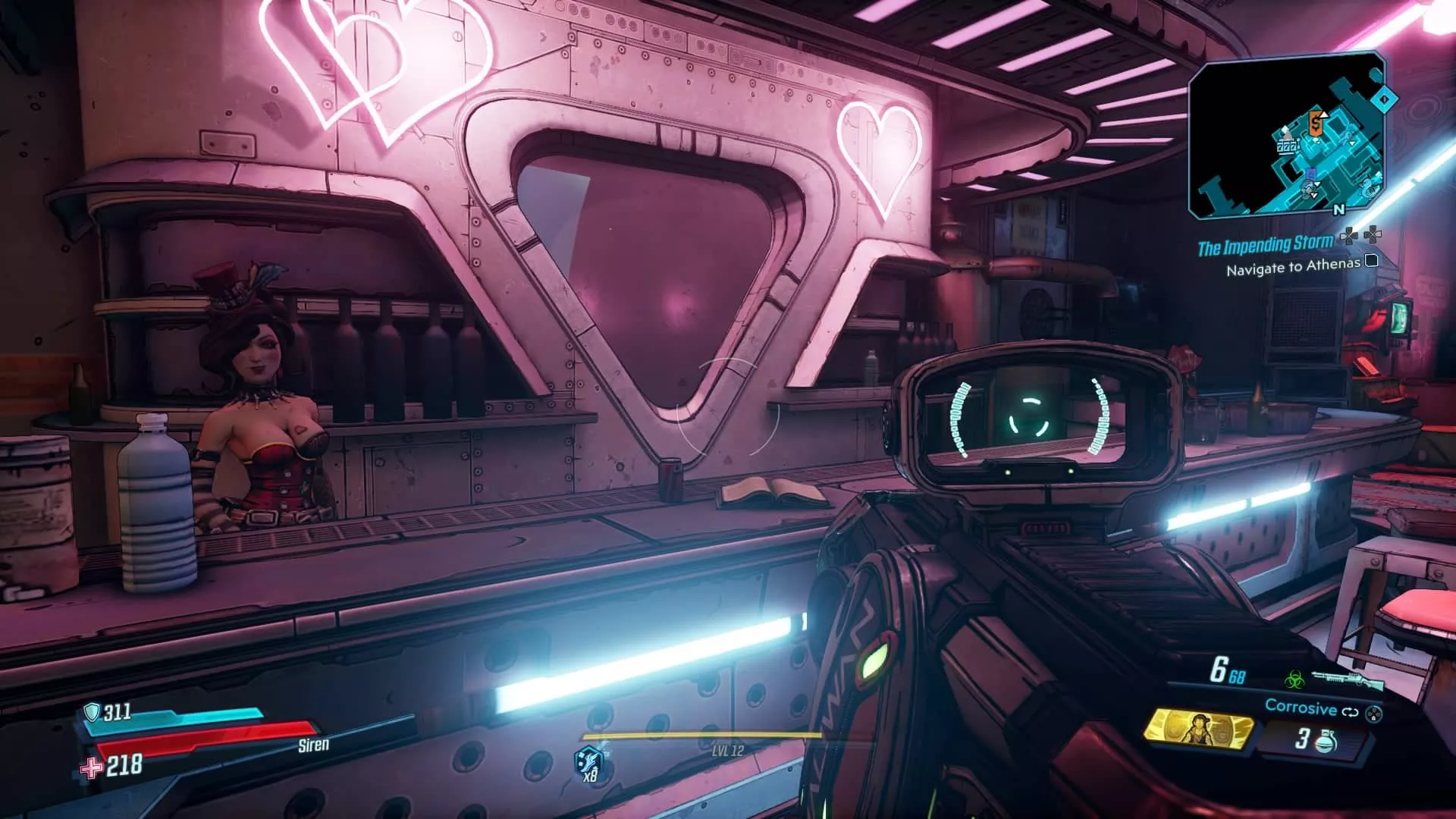This screenshot has width=1456, height=819.
Task: Select The Impending Storm mission title
Action: point(1266,244)
